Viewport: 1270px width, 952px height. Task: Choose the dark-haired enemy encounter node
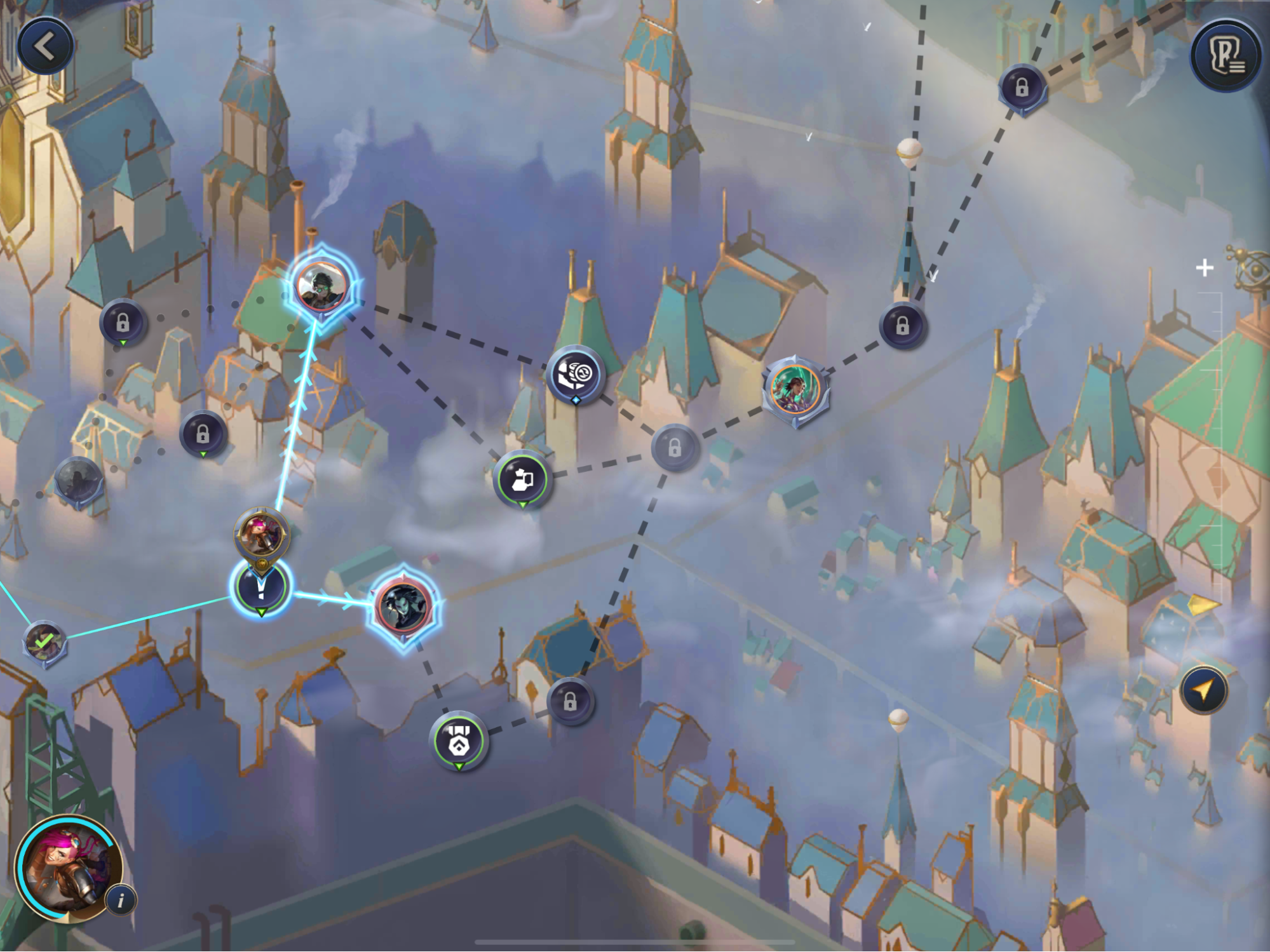tap(404, 606)
